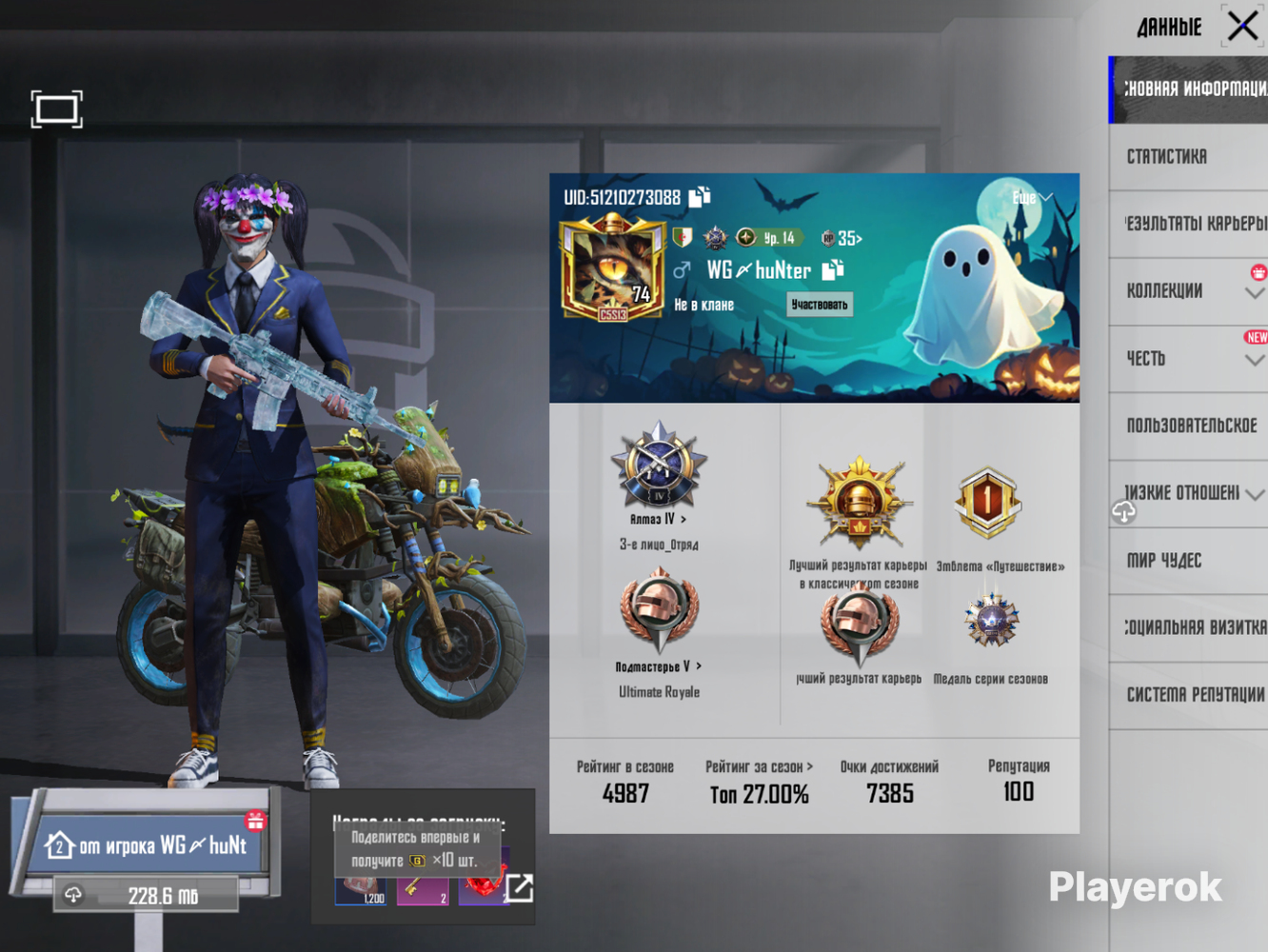Open the Пользовательское tab

click(x=1190, y=426)
